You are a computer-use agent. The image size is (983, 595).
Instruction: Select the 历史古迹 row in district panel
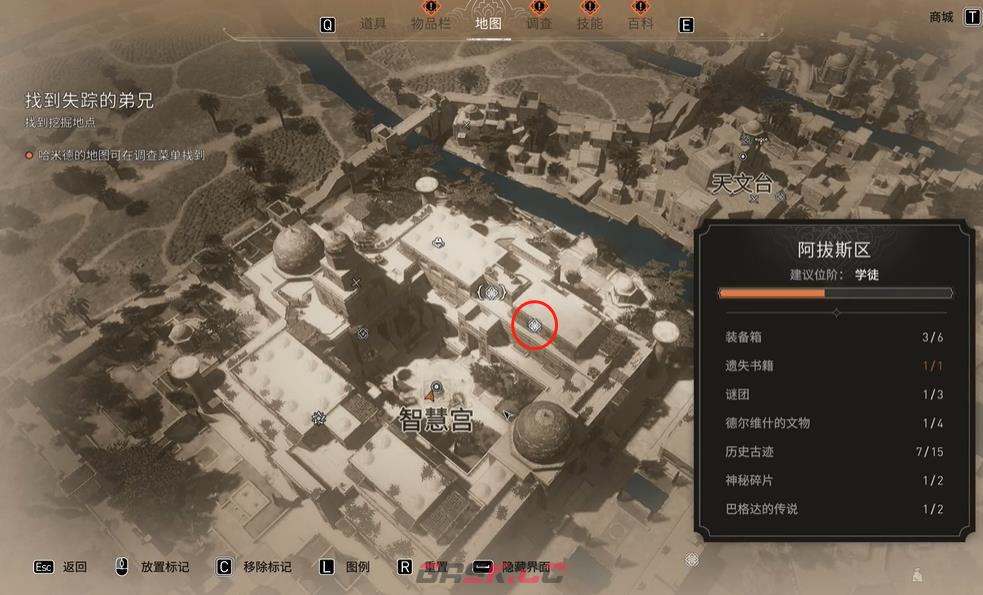[x=834, y=452]
